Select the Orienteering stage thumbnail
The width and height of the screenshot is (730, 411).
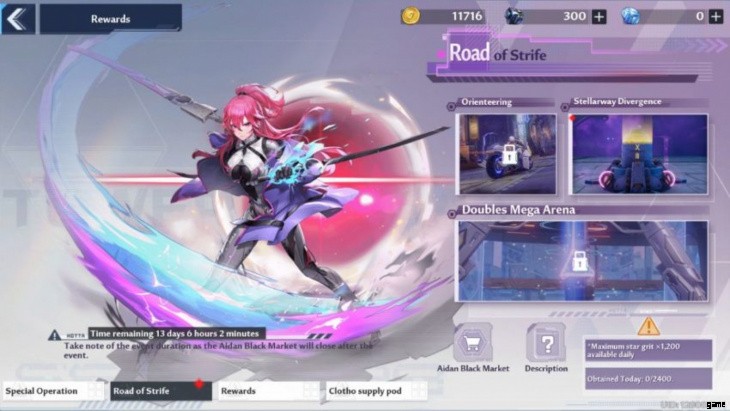(506, 153)
